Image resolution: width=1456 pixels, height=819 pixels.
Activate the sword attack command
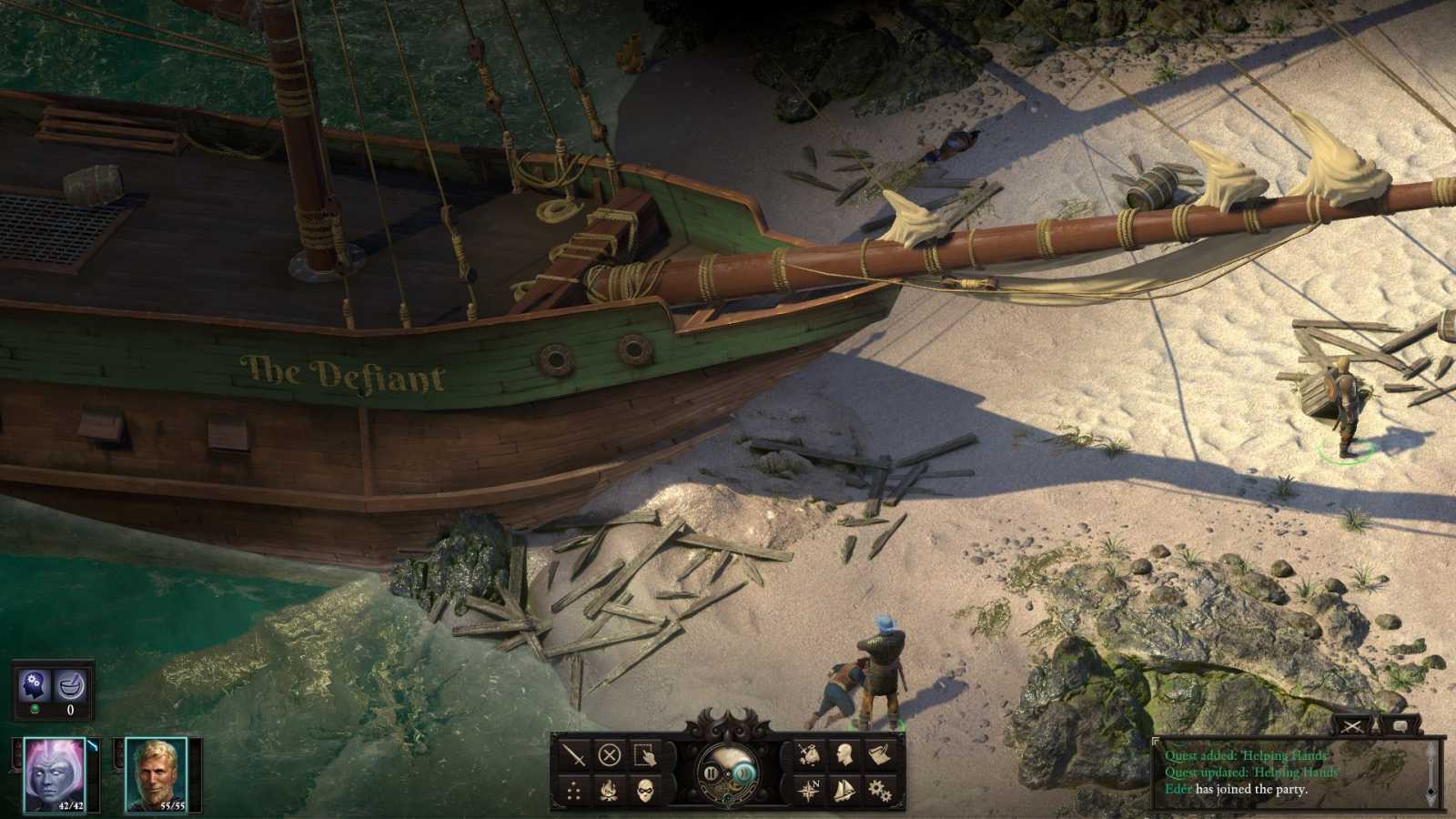tap(573, 755)
